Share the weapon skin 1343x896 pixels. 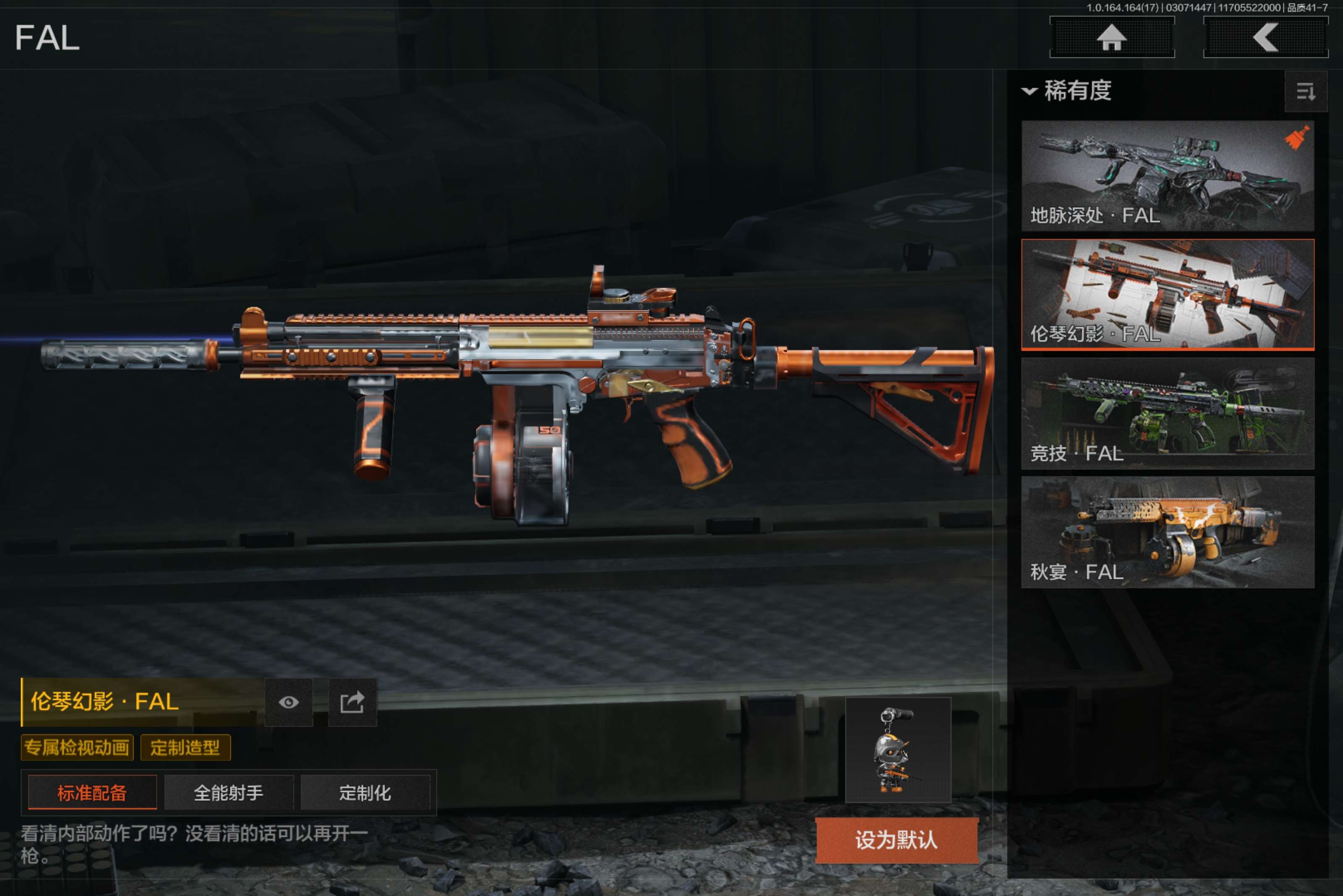352,702
